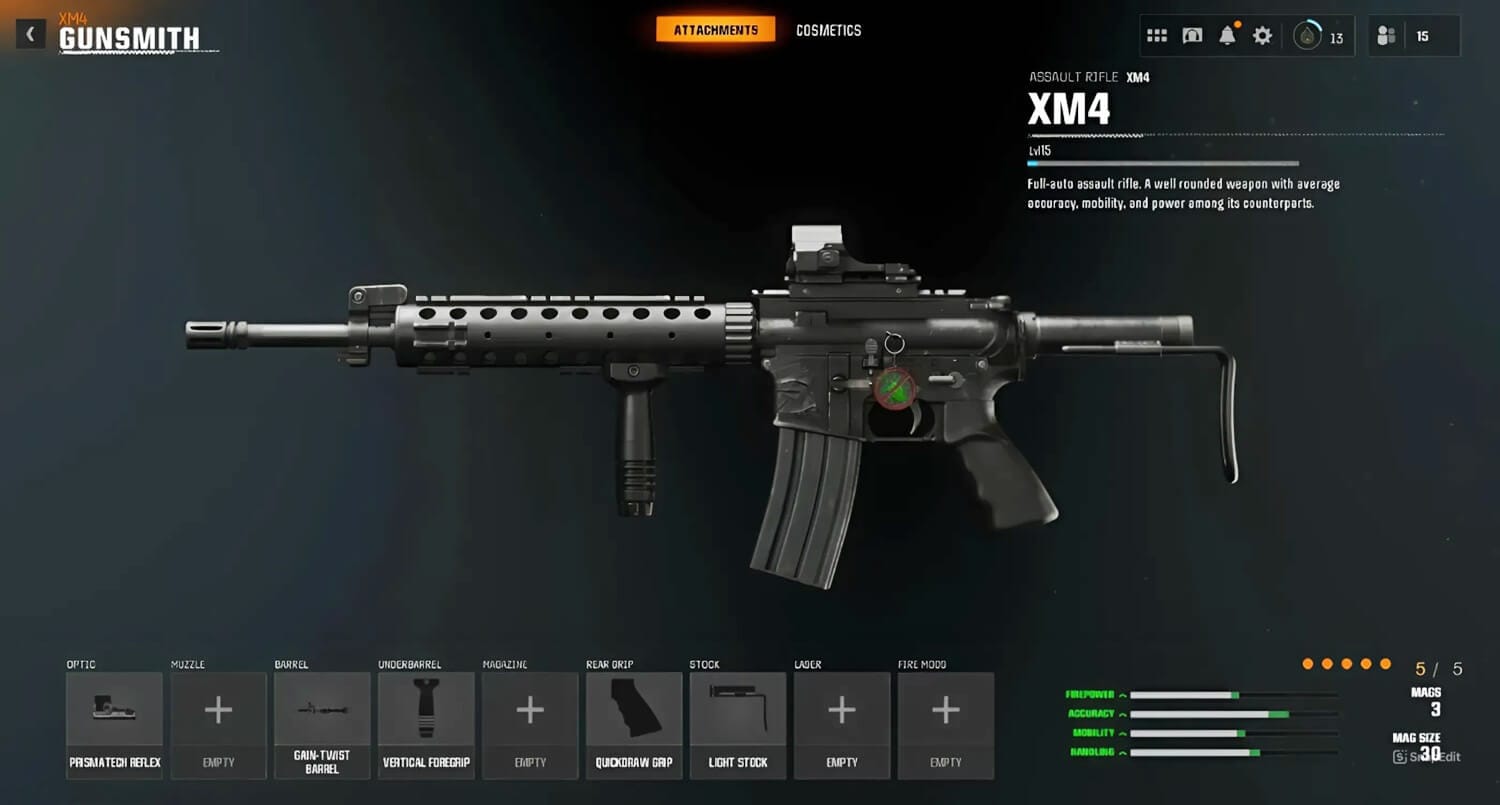
Task: Open the social party icon
Action: (1387, 36)
